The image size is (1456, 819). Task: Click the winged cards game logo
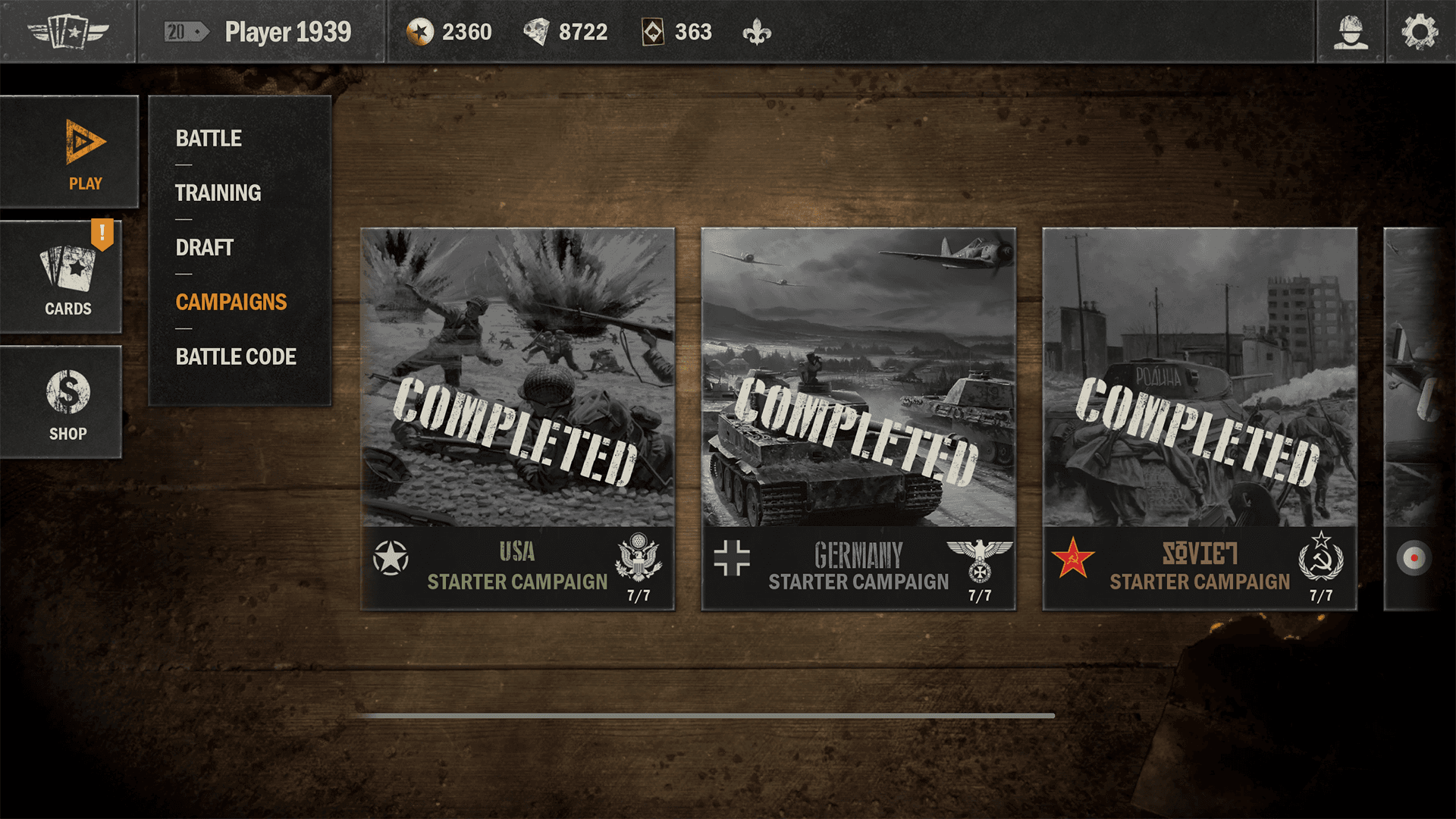pos(68,32)
